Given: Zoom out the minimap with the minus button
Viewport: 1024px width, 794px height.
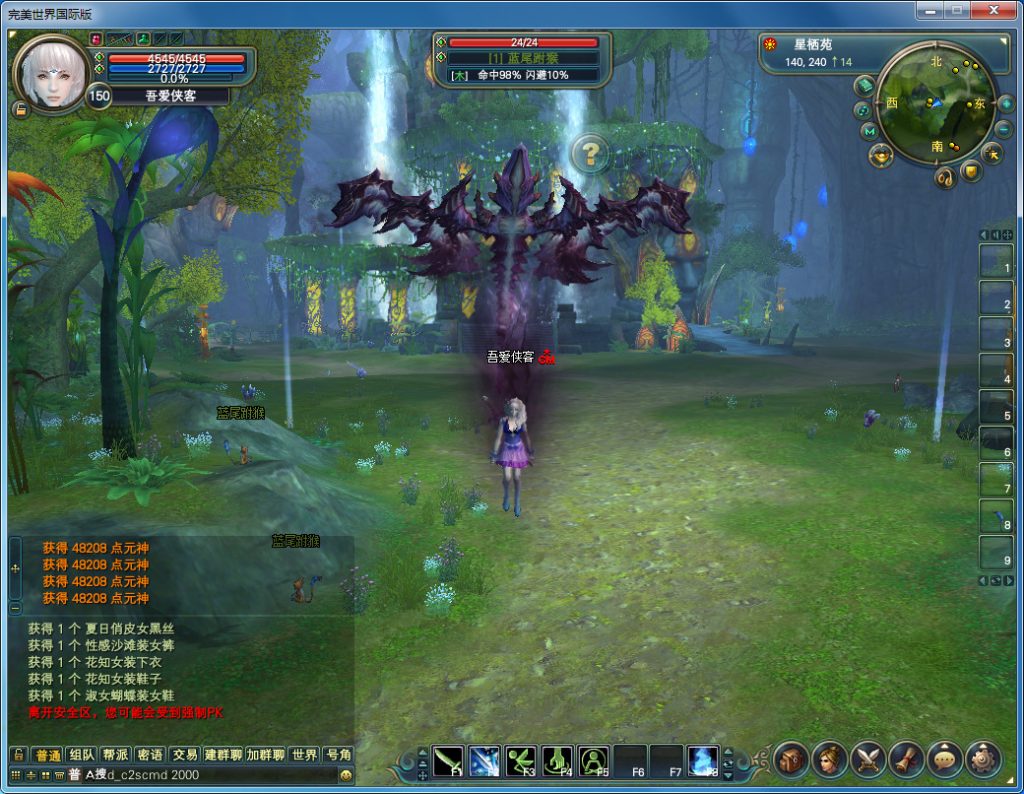Looking at the screenshot, I should 1003,129.
